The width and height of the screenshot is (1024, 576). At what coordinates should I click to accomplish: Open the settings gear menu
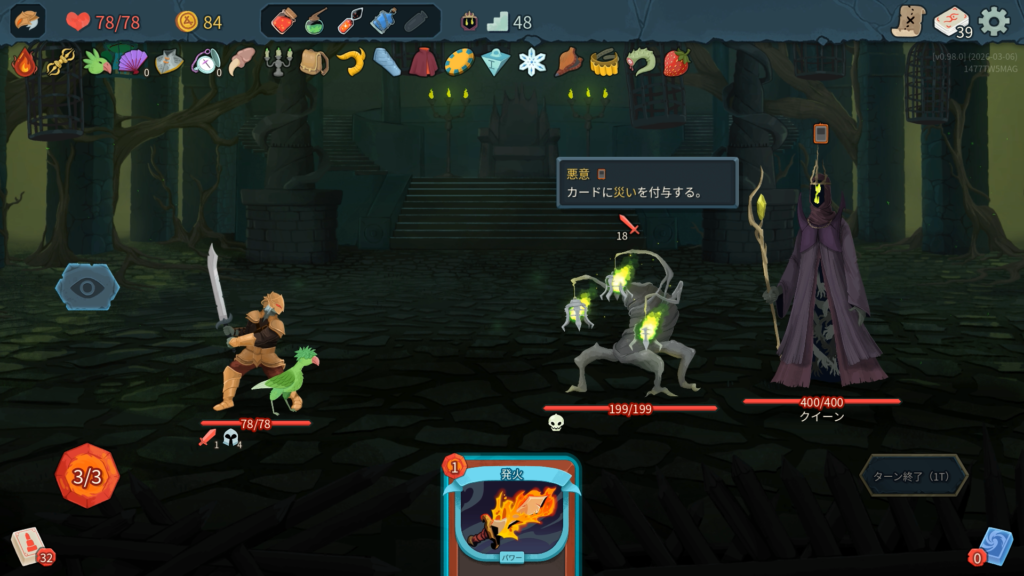click(993, 21)
